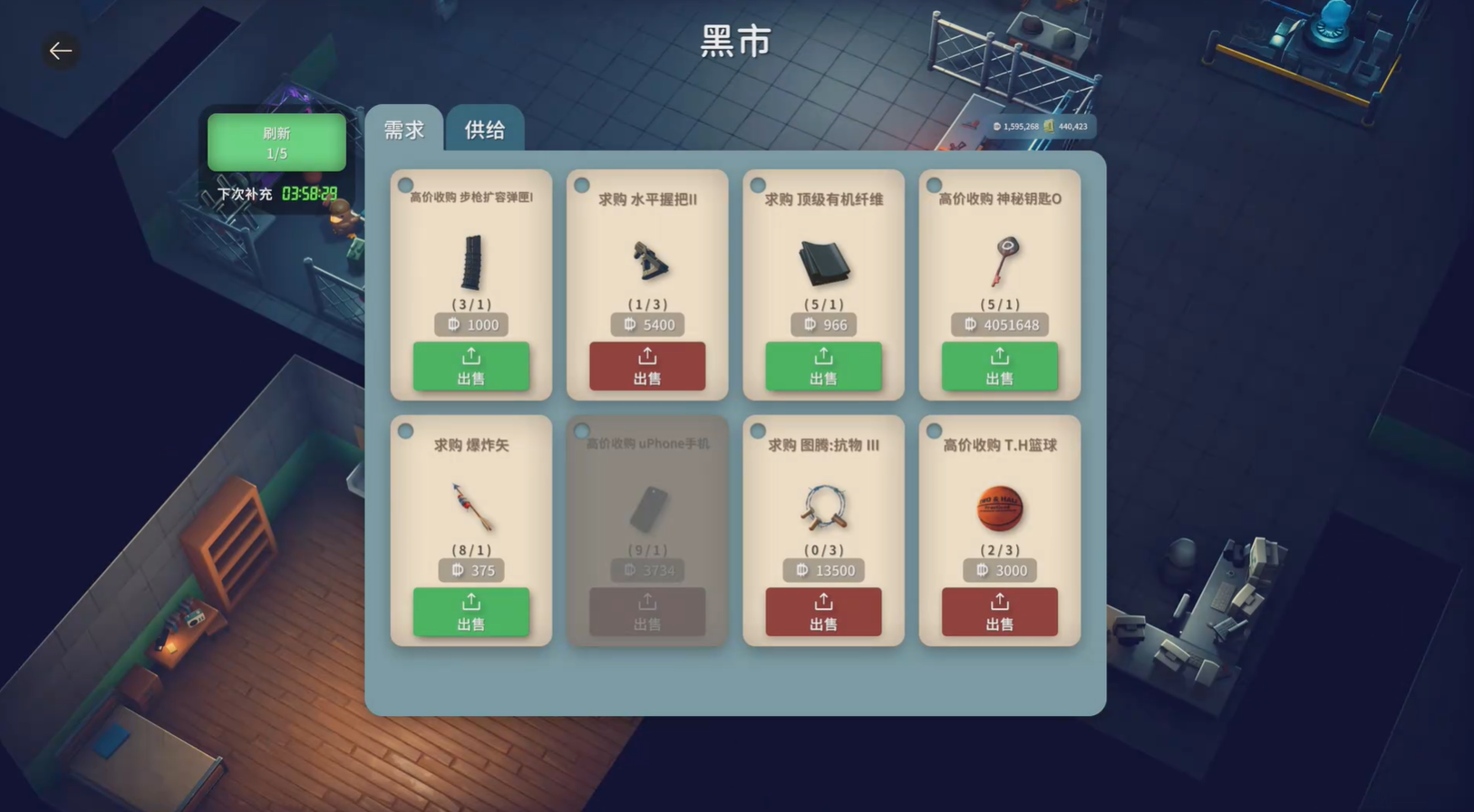Click the upload arrow on the basketball sell button

tap(999, 601)
